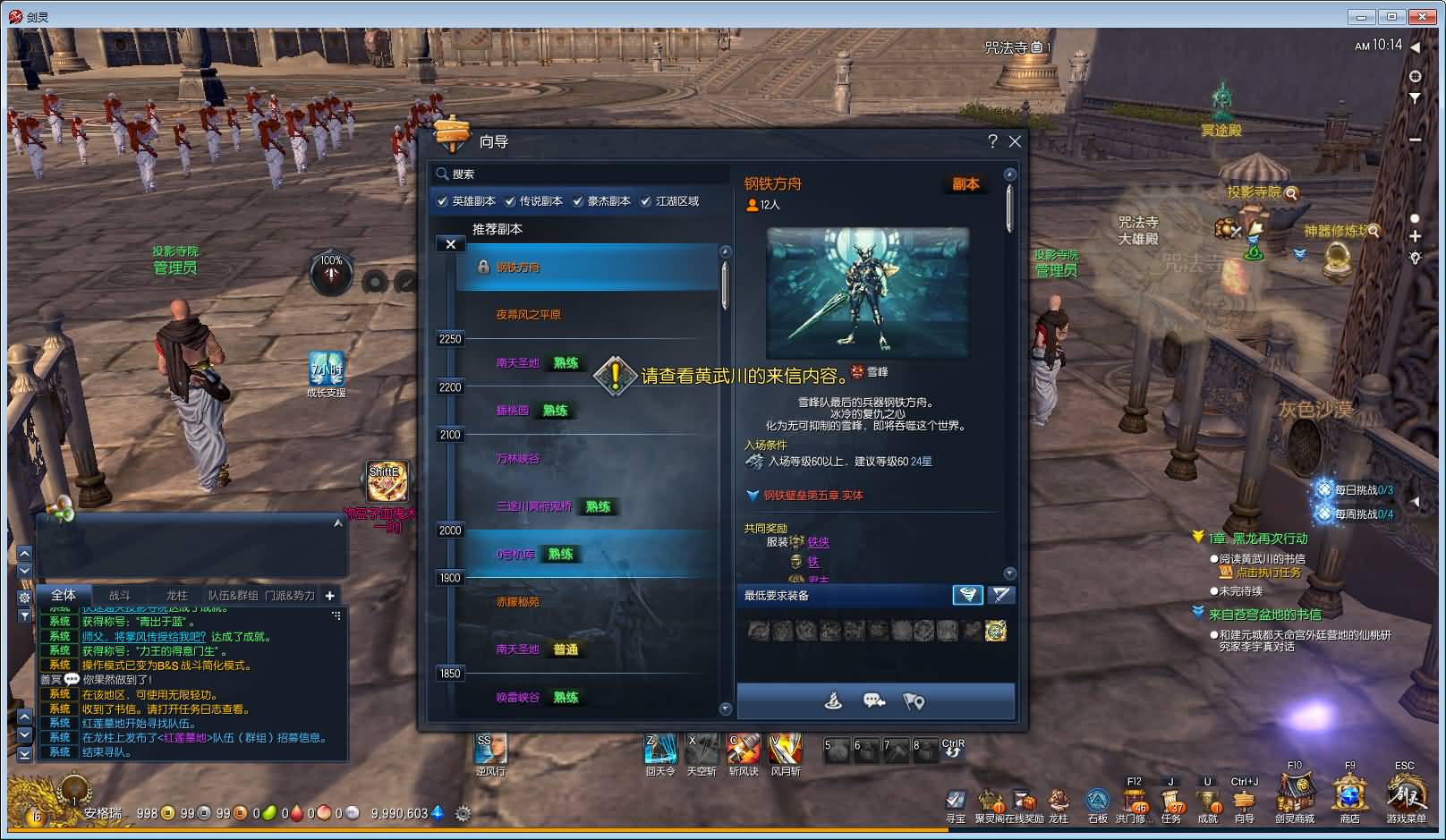Pick the 唤雷峡谷 dungeon entry

coord(518,698)
